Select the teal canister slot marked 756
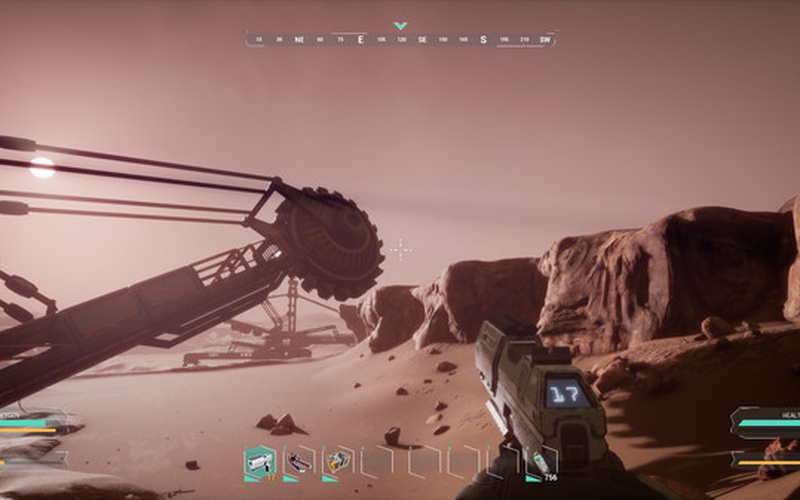800x500 pixels. coord(541,461)
